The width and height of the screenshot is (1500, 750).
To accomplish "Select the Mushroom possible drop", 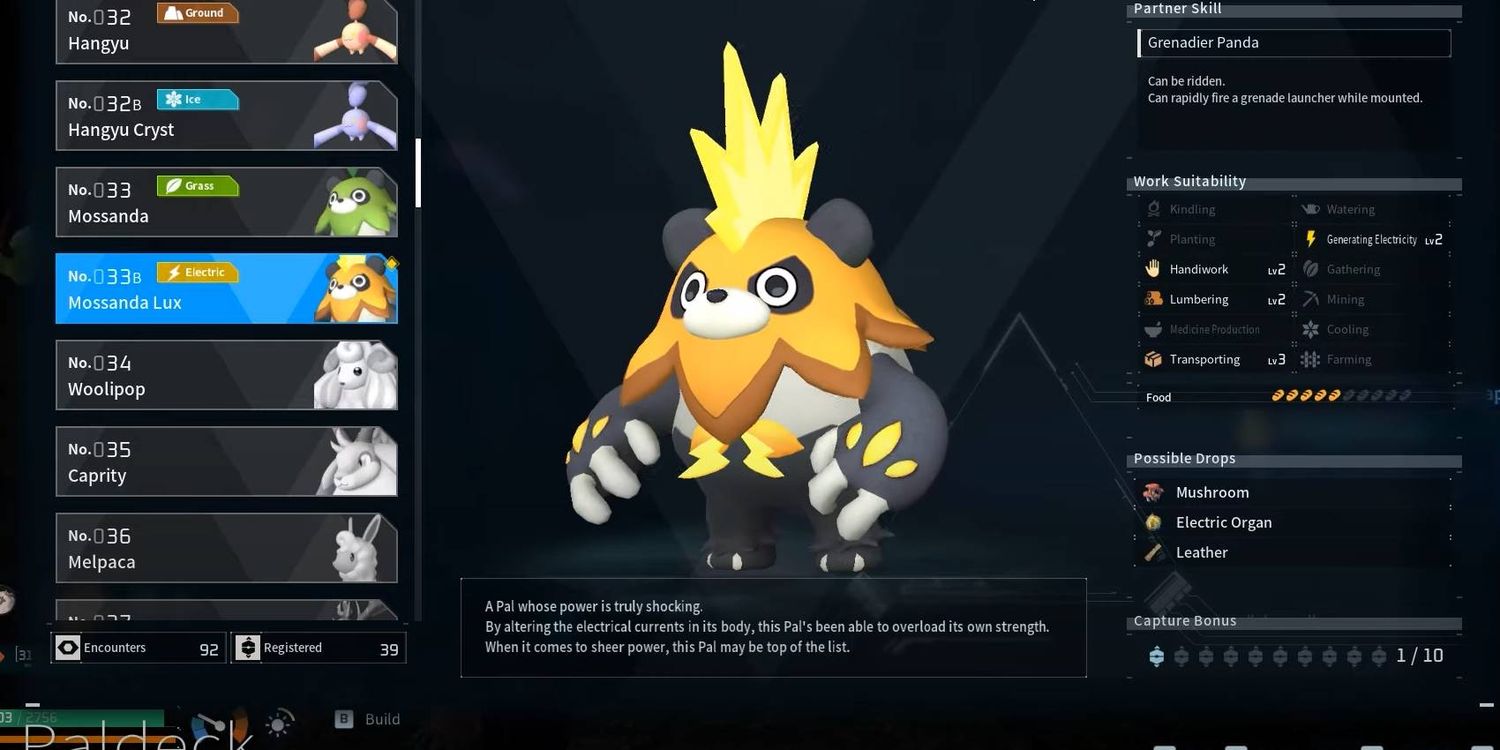I will pyautogui.click(x=1211, y=492).
